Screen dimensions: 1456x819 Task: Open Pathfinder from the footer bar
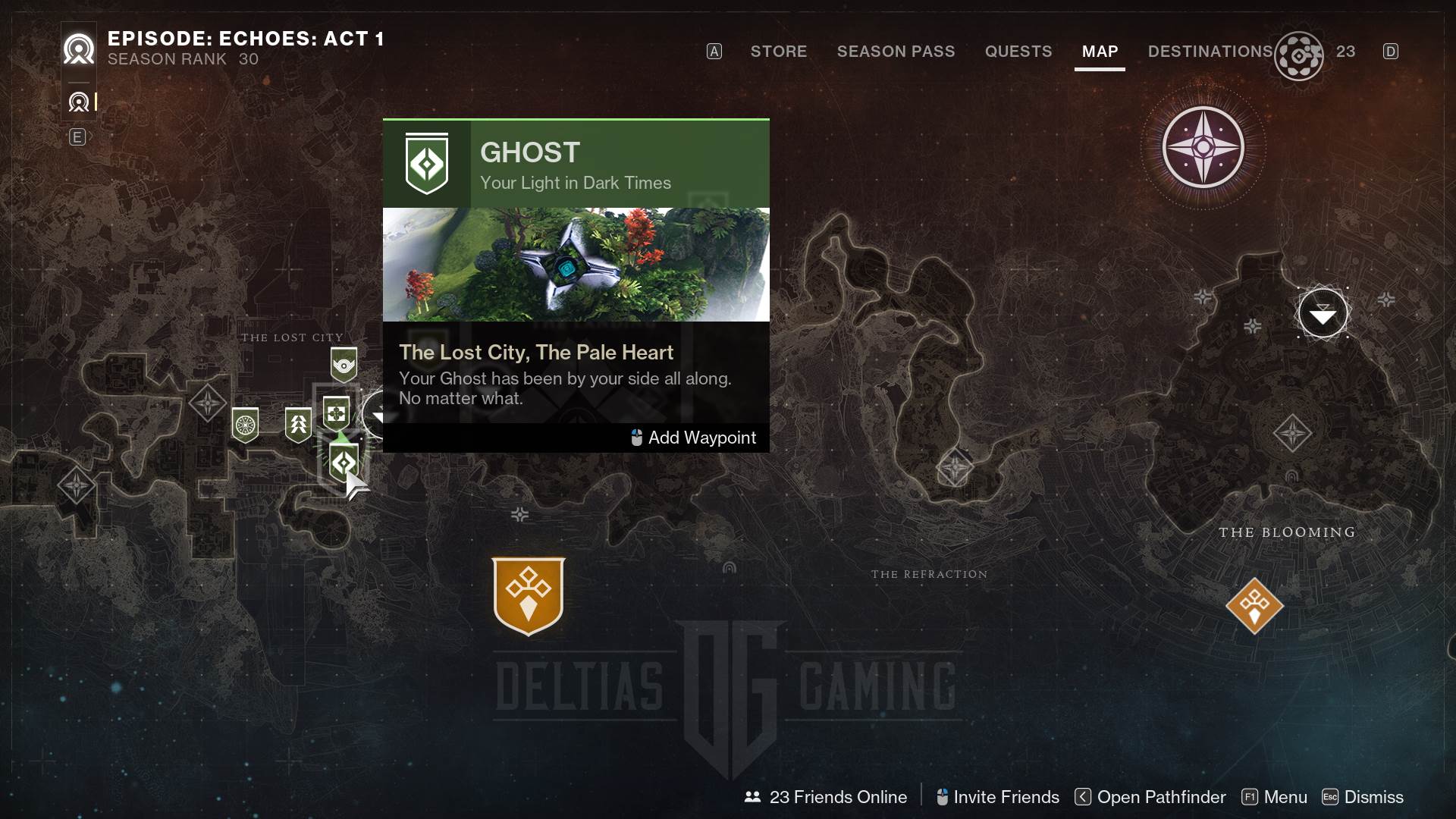coord(1150,797)
